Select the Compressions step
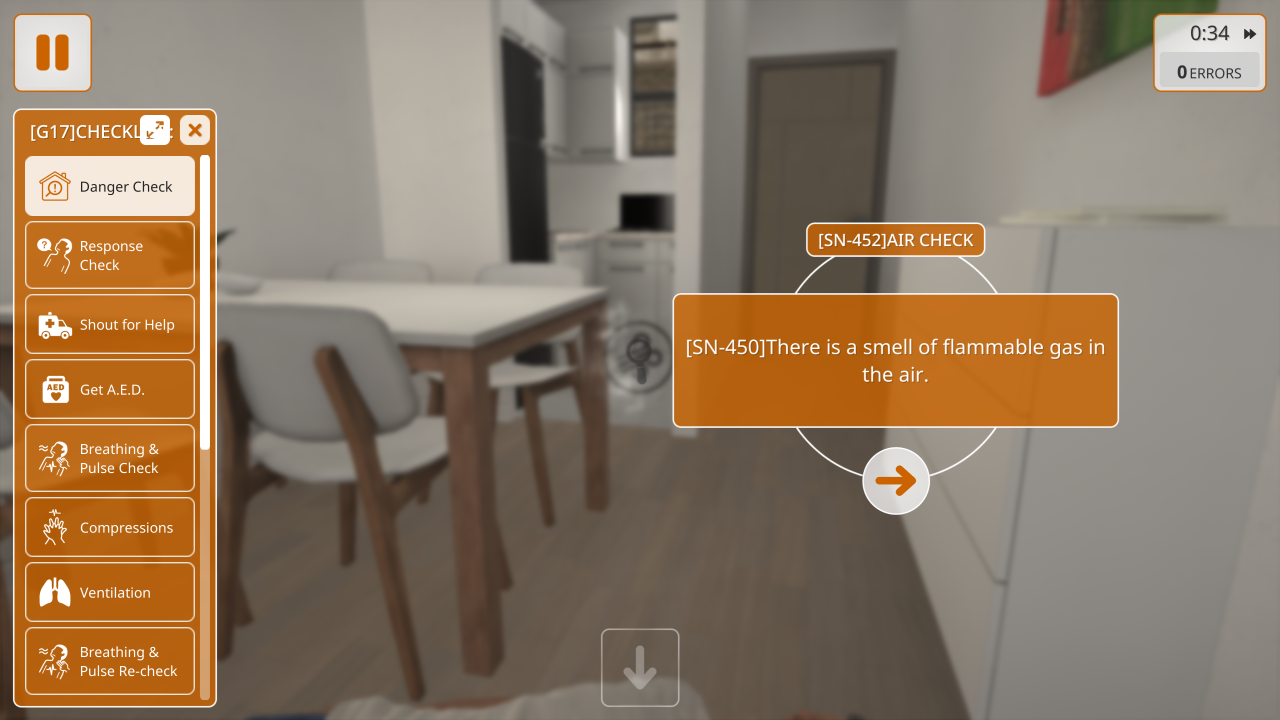1280x720 pixels. tap(110, 527)
